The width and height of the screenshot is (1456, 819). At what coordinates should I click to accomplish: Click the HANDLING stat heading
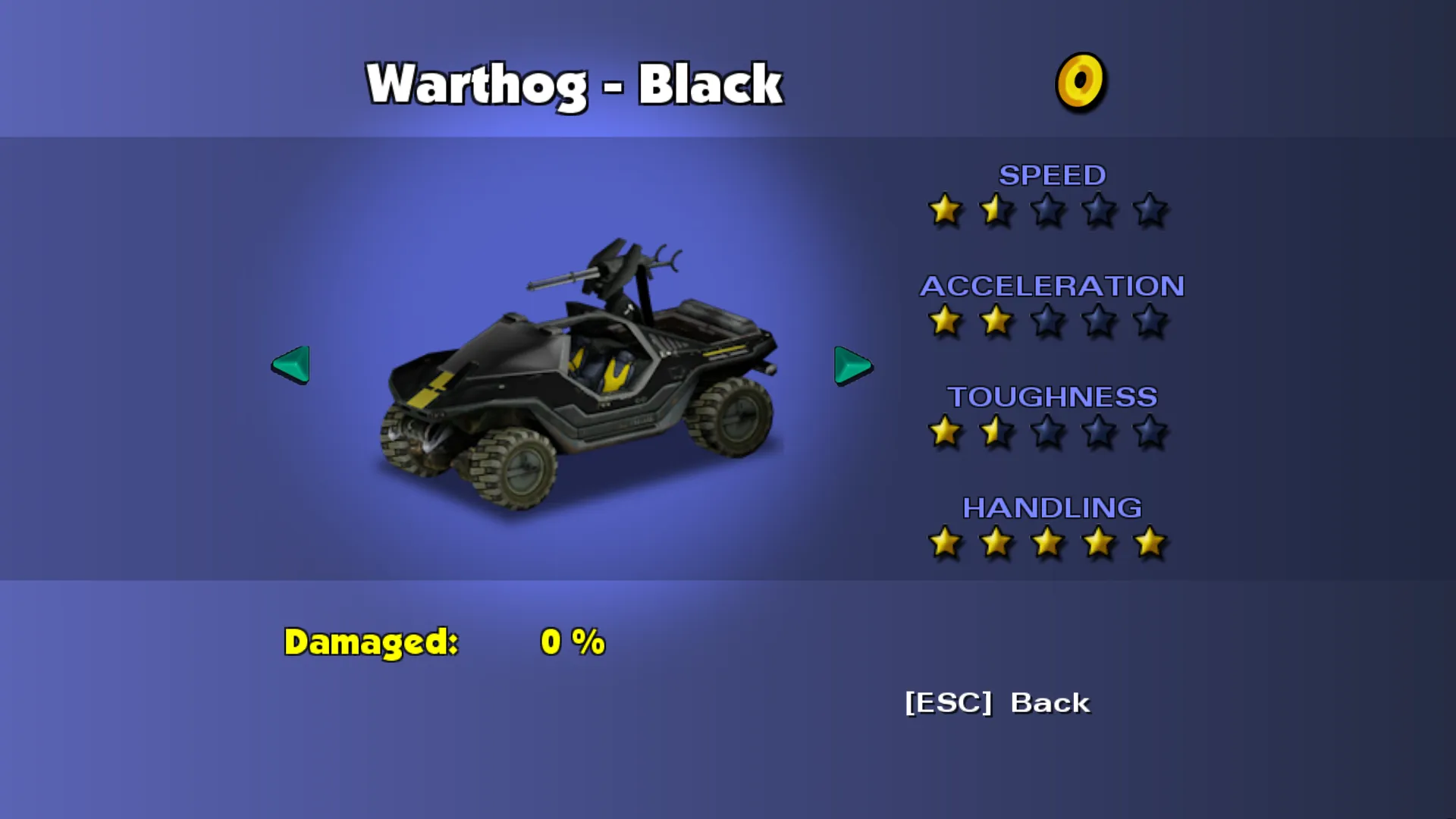click(x=1053, y=508)
